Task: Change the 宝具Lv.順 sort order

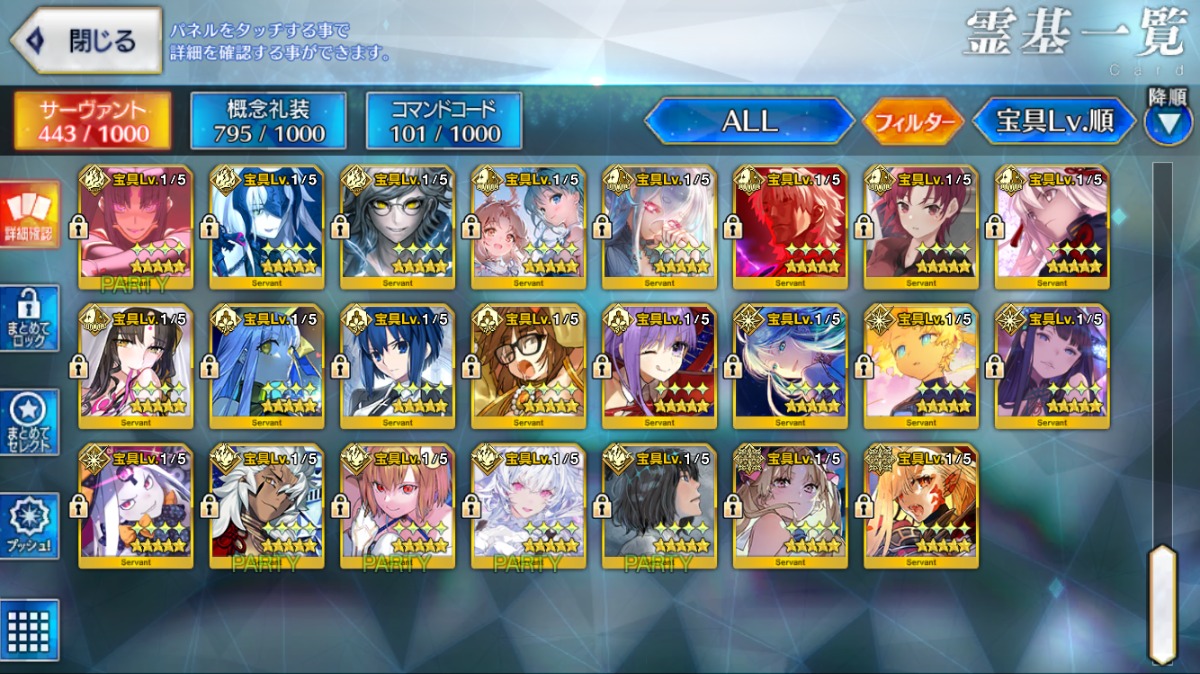Action: [1054, 122]
